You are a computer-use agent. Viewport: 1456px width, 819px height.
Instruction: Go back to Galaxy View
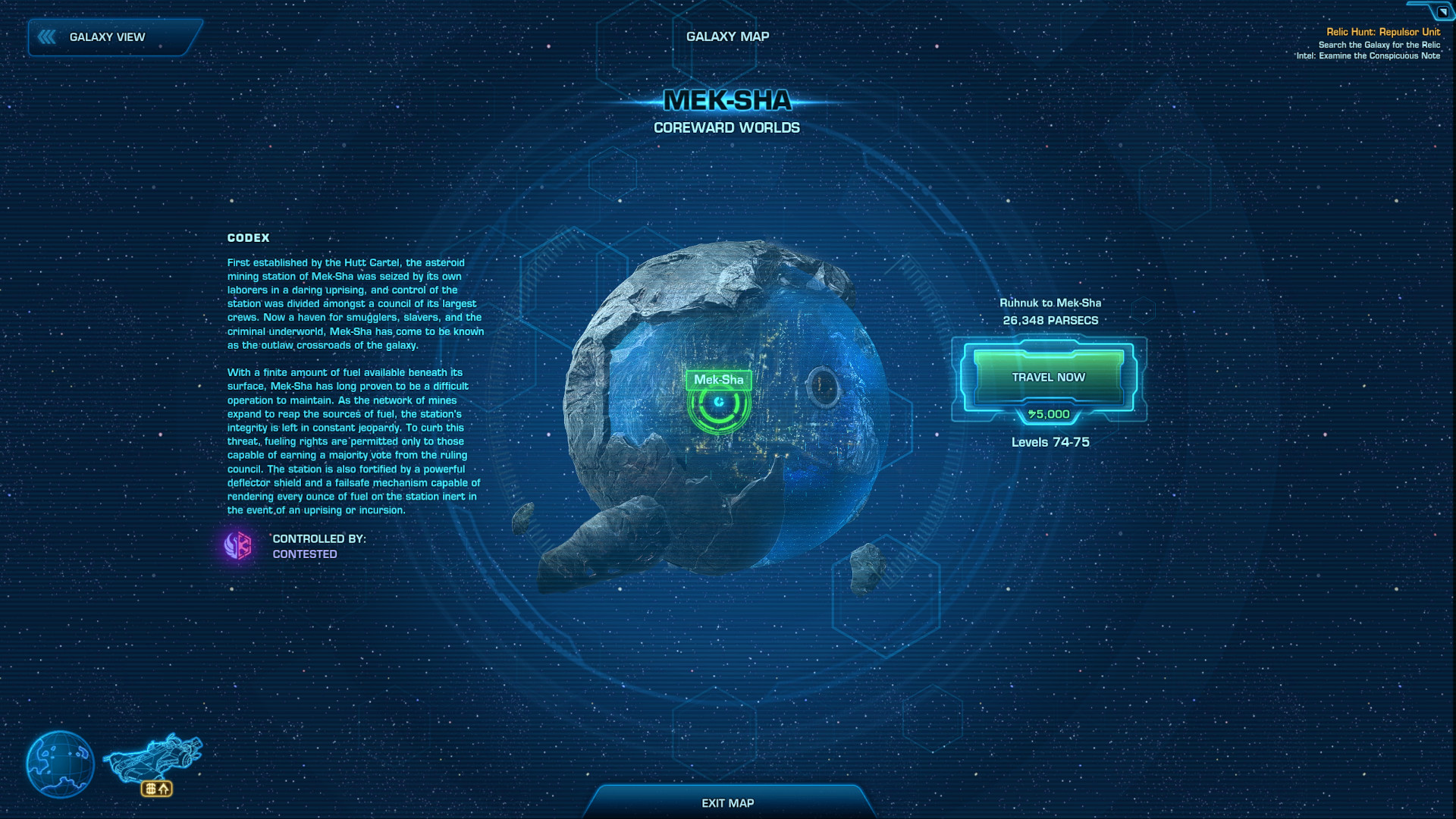point(107,37)
